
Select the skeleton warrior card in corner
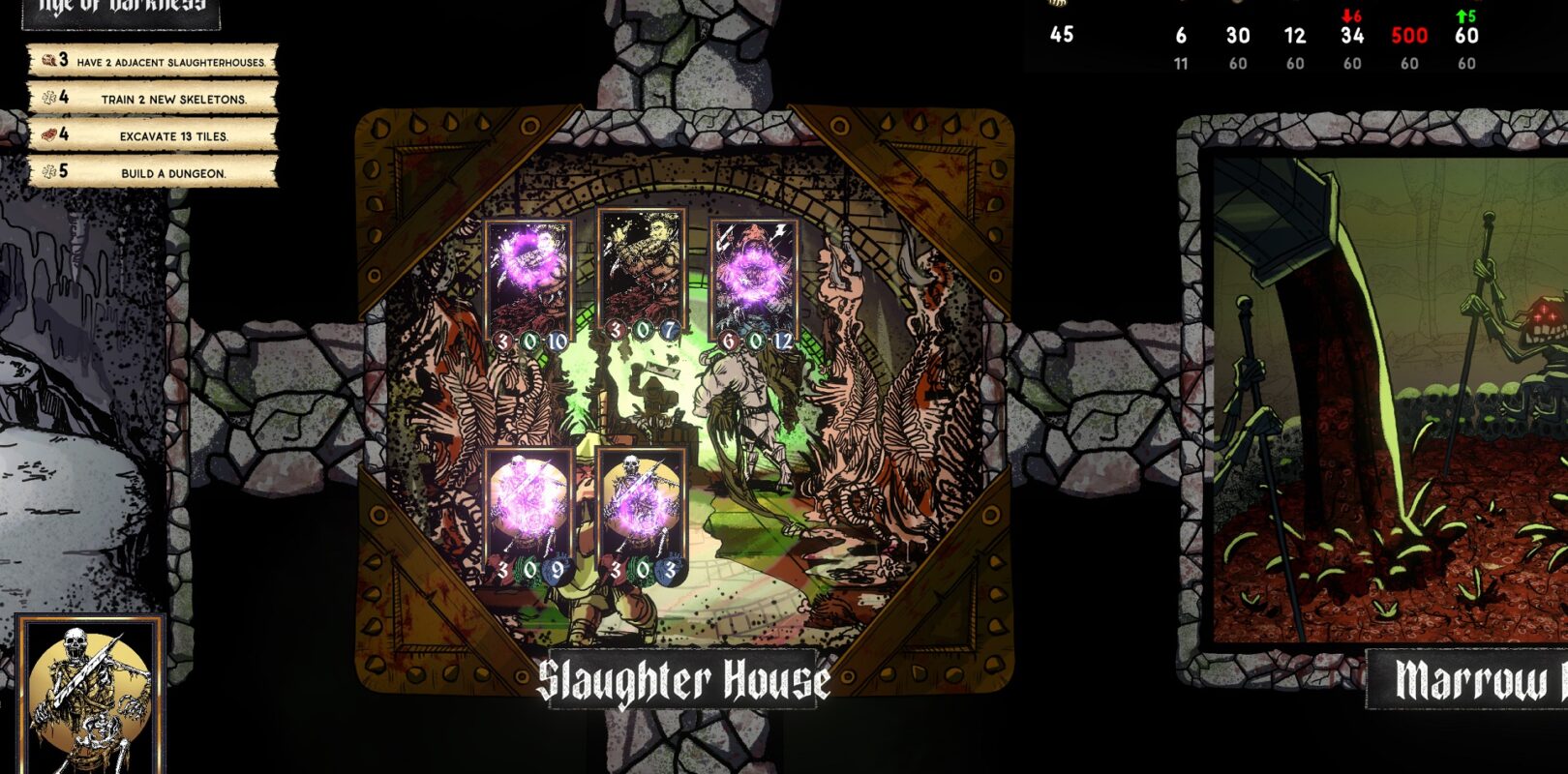tap(90, 697)
